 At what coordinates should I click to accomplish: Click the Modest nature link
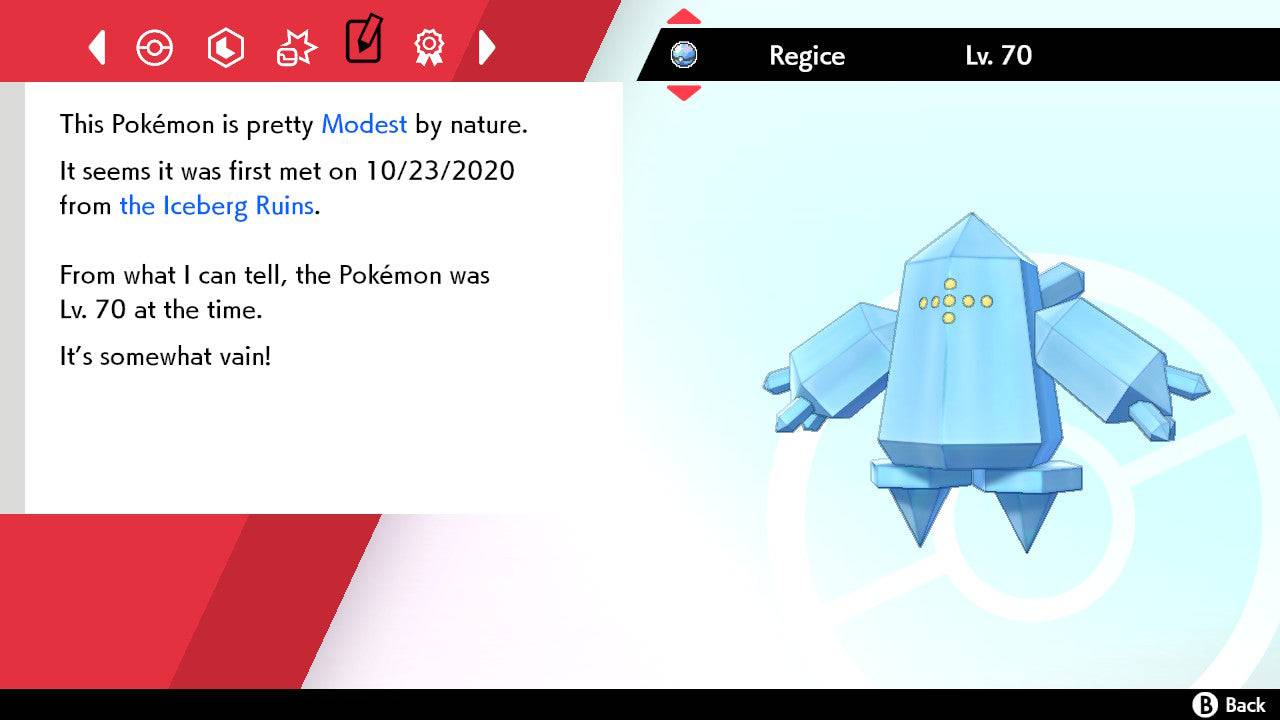point(363,124)
